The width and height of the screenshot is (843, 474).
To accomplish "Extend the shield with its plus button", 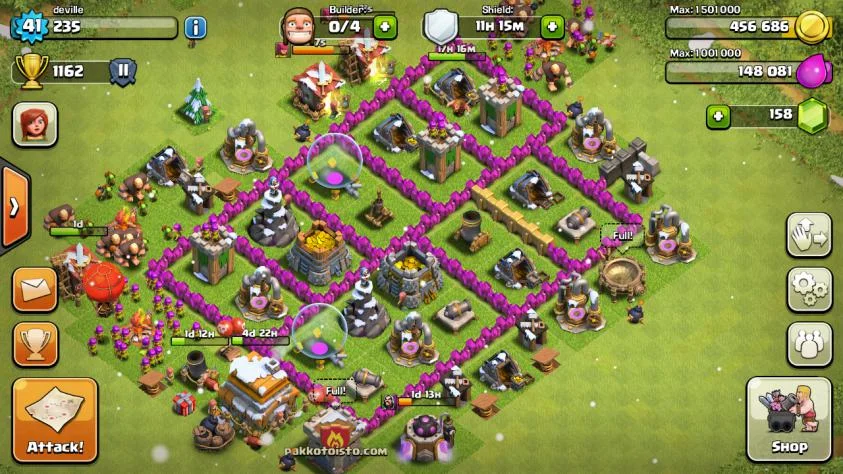I will tap(552, 27).
